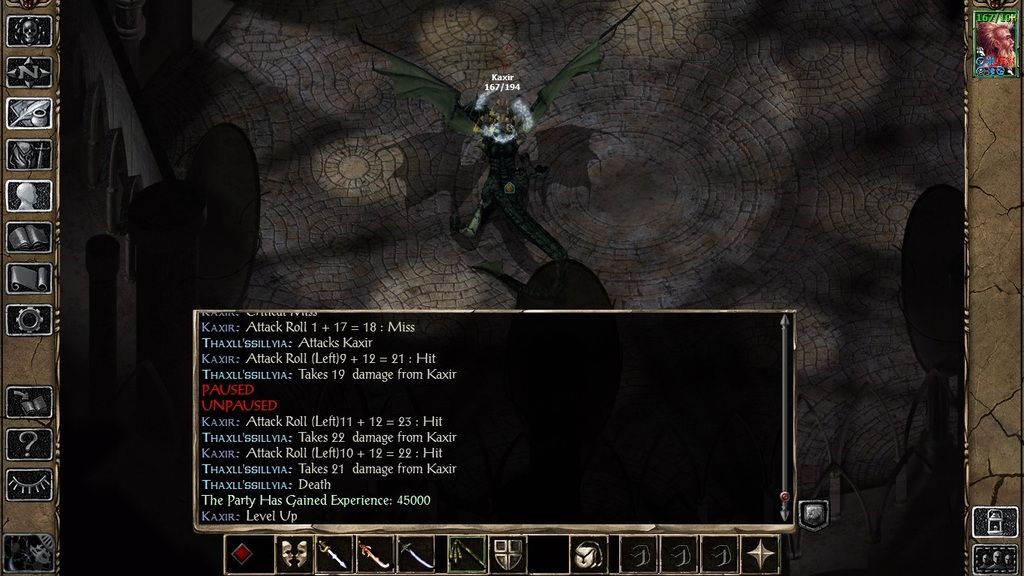Open the options gear menu

pos(29,320)
